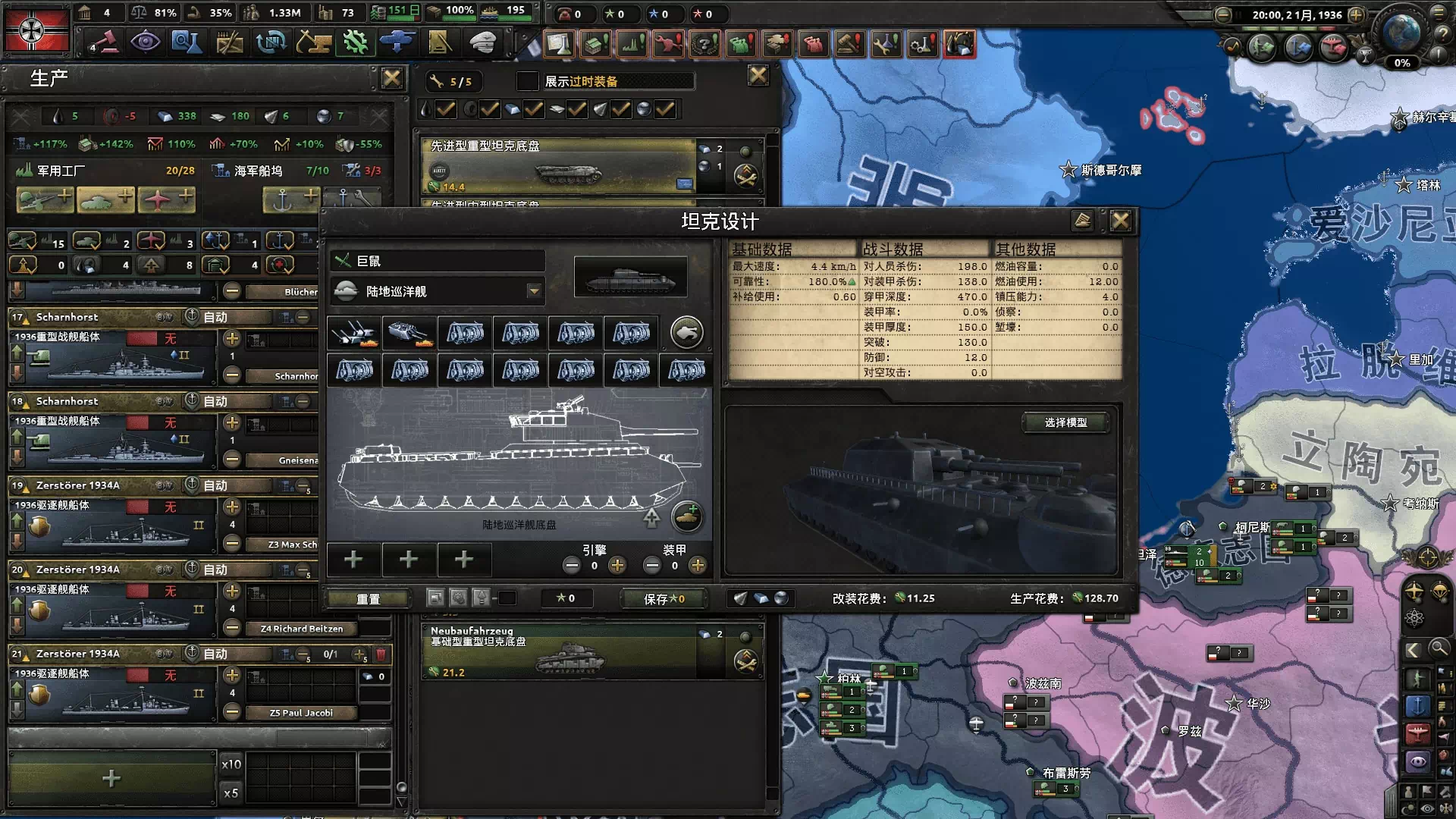Save the design with the 保存 button
This screenshot has height=819, width=1456.
pos(664,598)
